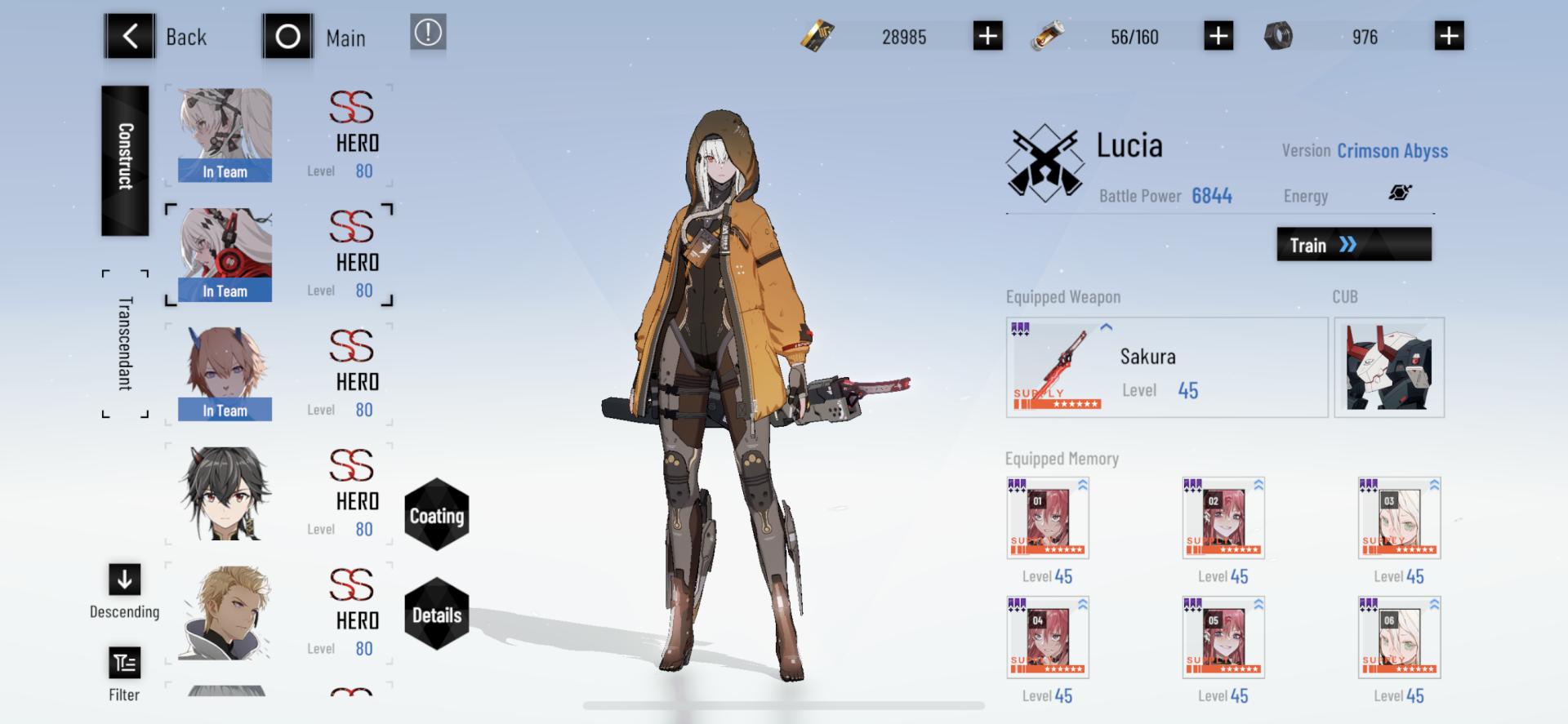Add more serum next to 56/160

(1218, 37)
